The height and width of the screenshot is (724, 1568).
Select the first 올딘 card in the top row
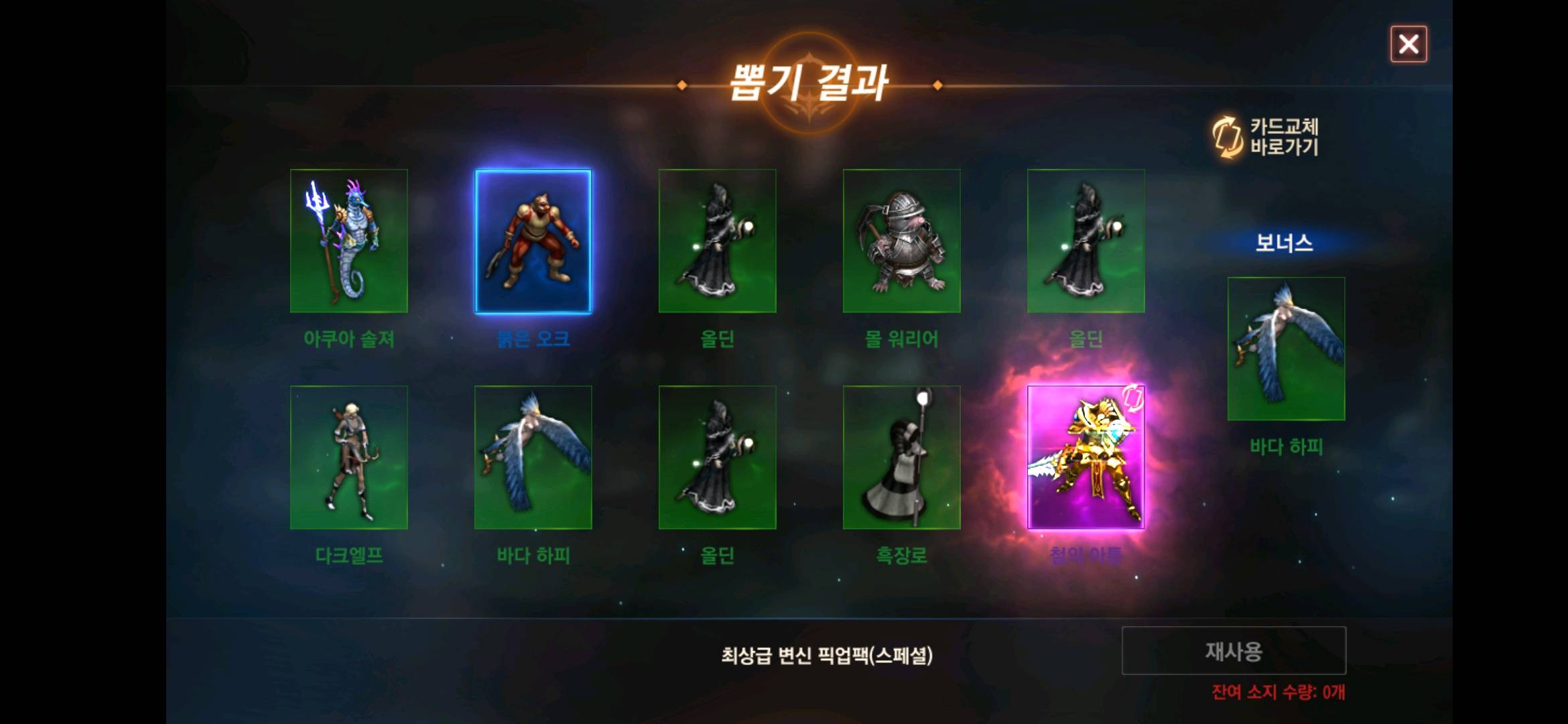717,240
